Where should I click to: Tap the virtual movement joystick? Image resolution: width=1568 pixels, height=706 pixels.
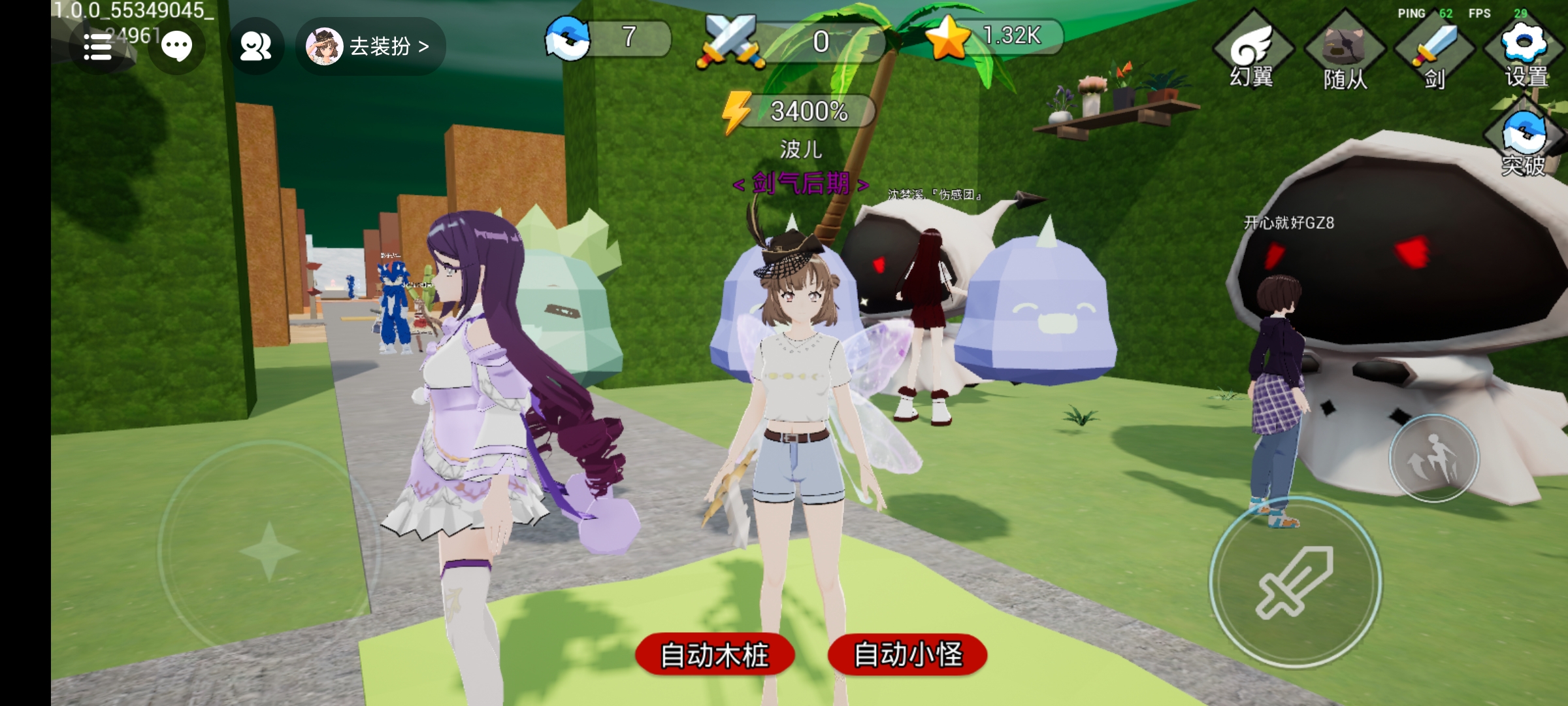(269, 550)
